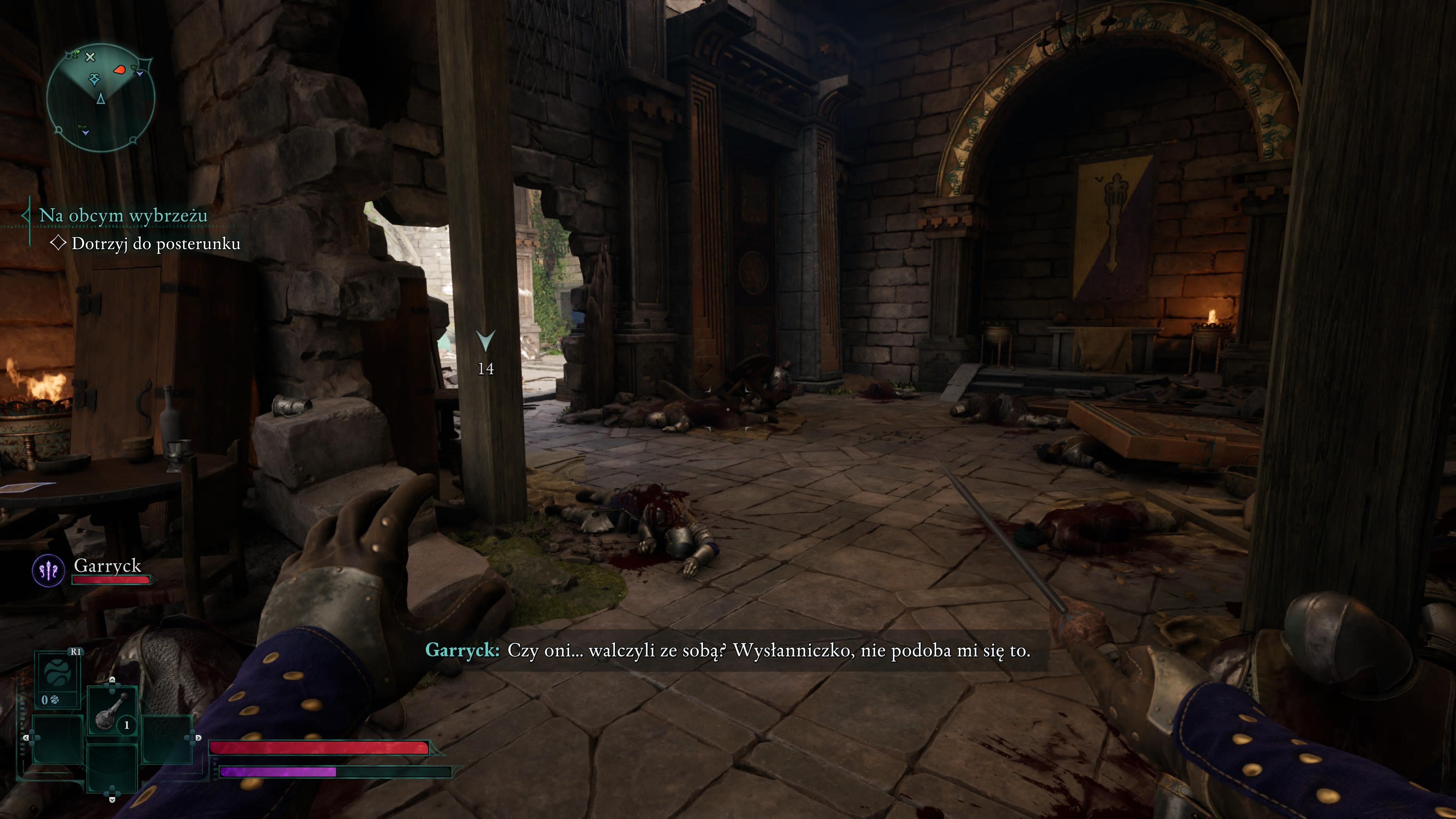Select Garryck's companion portrait icon

[x=49, y=571]
